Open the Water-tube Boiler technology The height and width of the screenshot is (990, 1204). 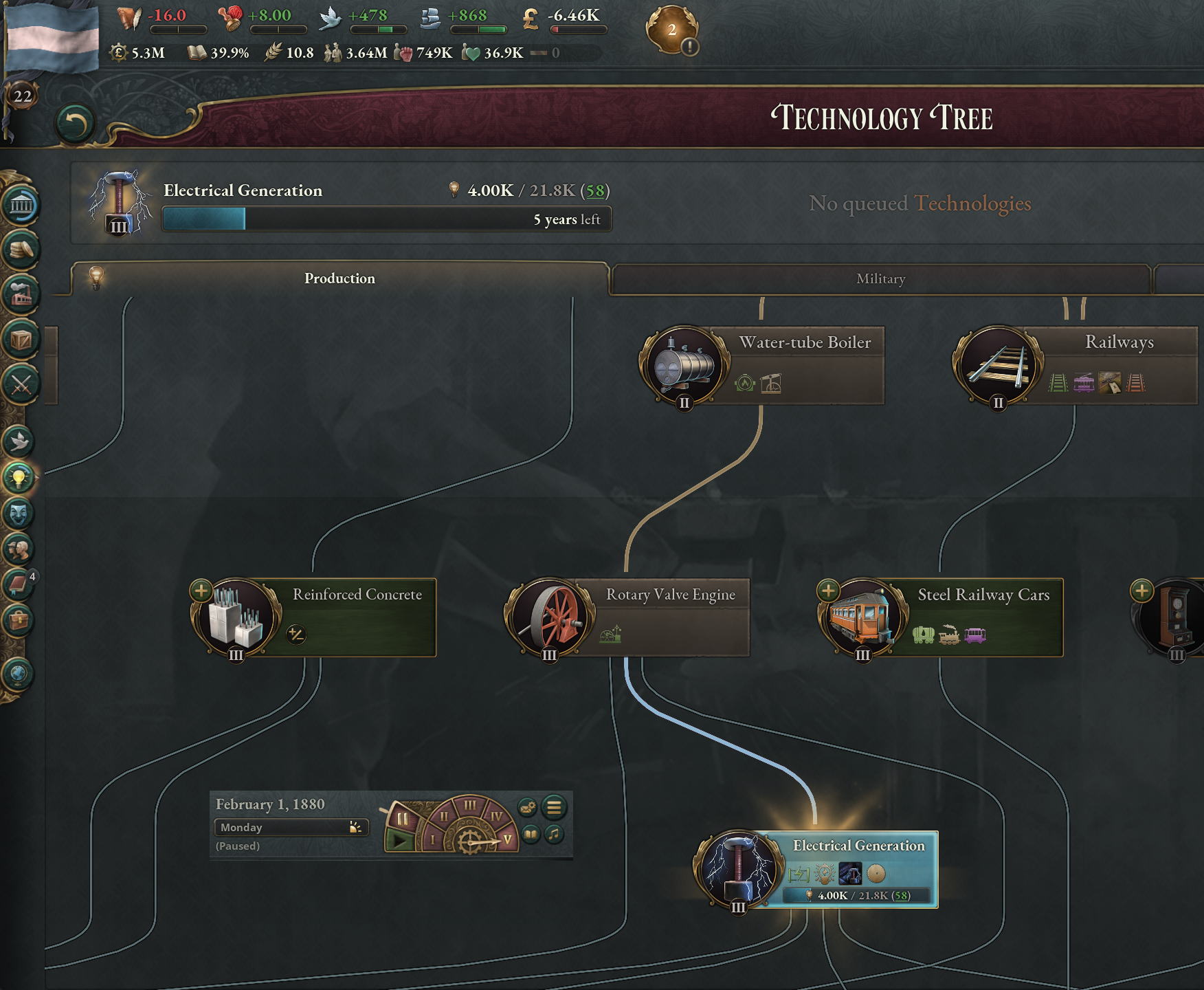(x=804, y=342)
